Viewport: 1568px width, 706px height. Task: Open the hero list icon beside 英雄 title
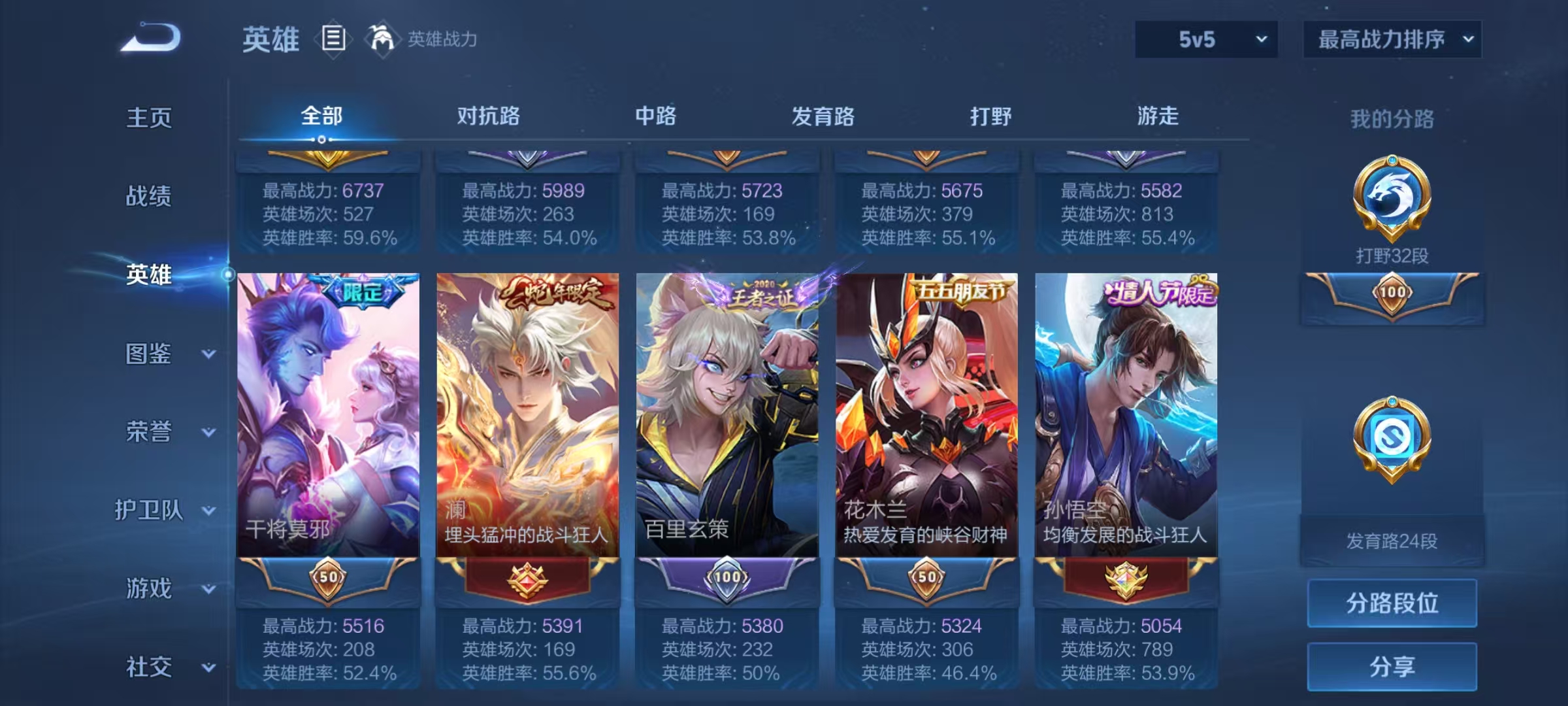[x=333, y=39]
